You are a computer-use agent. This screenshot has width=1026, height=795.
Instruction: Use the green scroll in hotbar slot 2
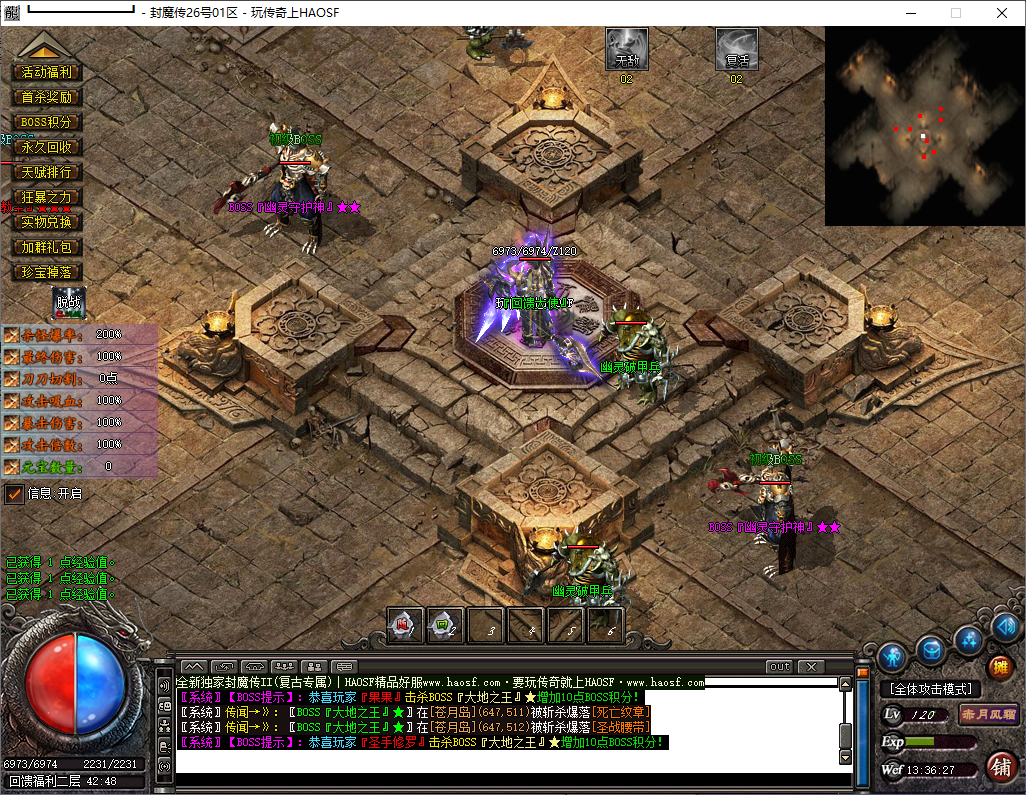[x=445, y=626]
